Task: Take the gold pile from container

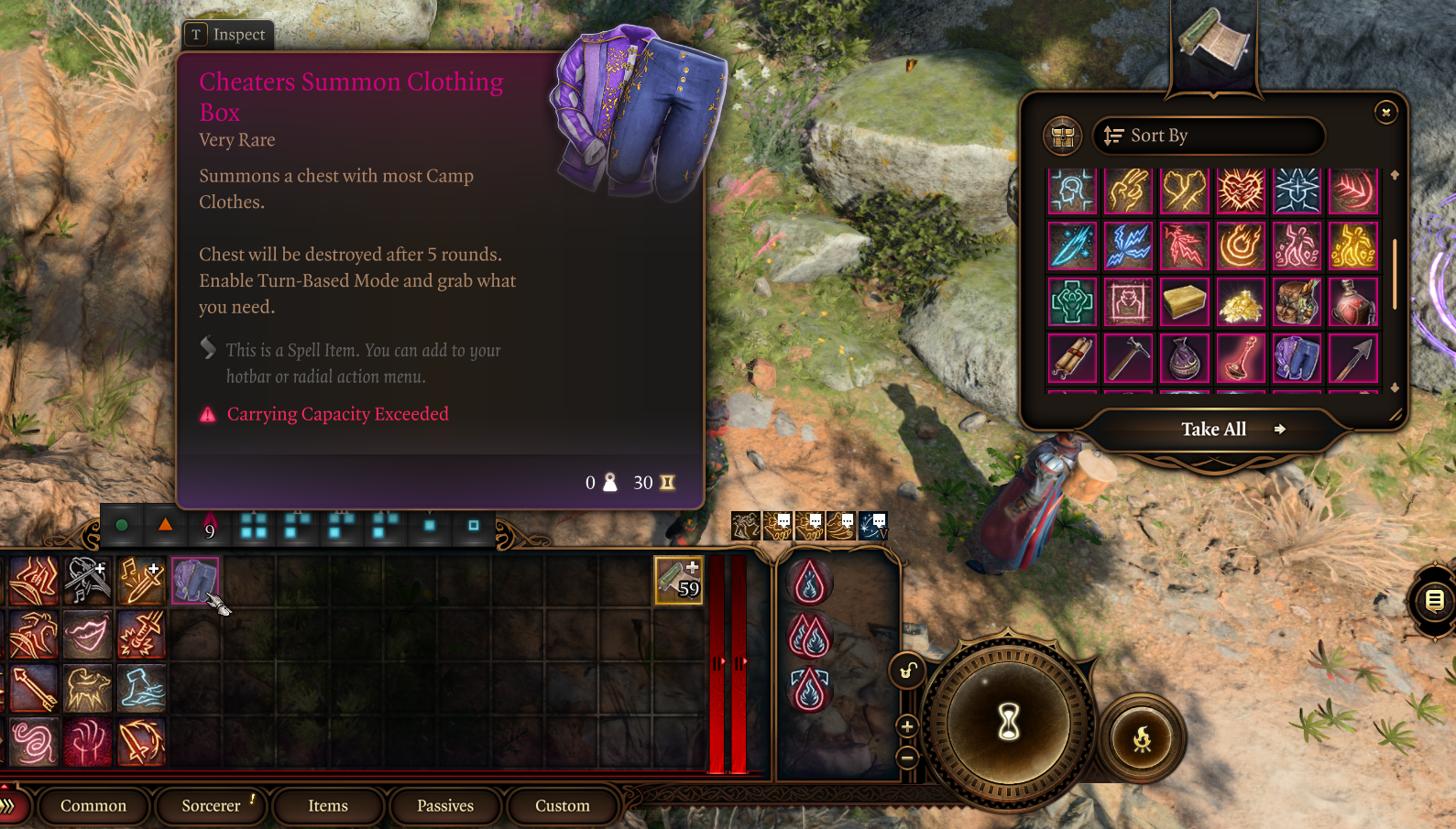Action: click(1241, 302)
